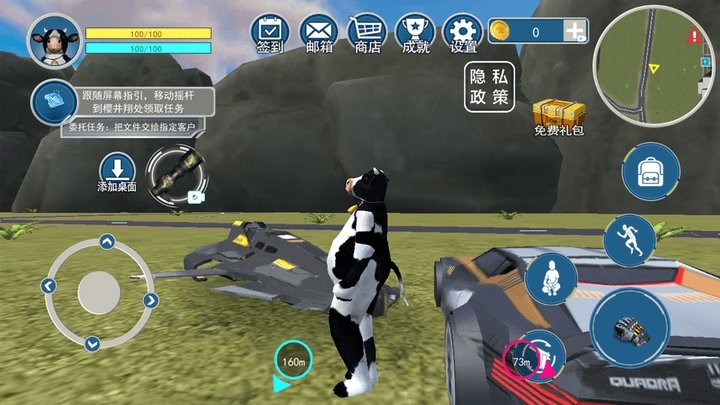Click the 添加桌面 add-to-desktop button

[x=117, y=173]
